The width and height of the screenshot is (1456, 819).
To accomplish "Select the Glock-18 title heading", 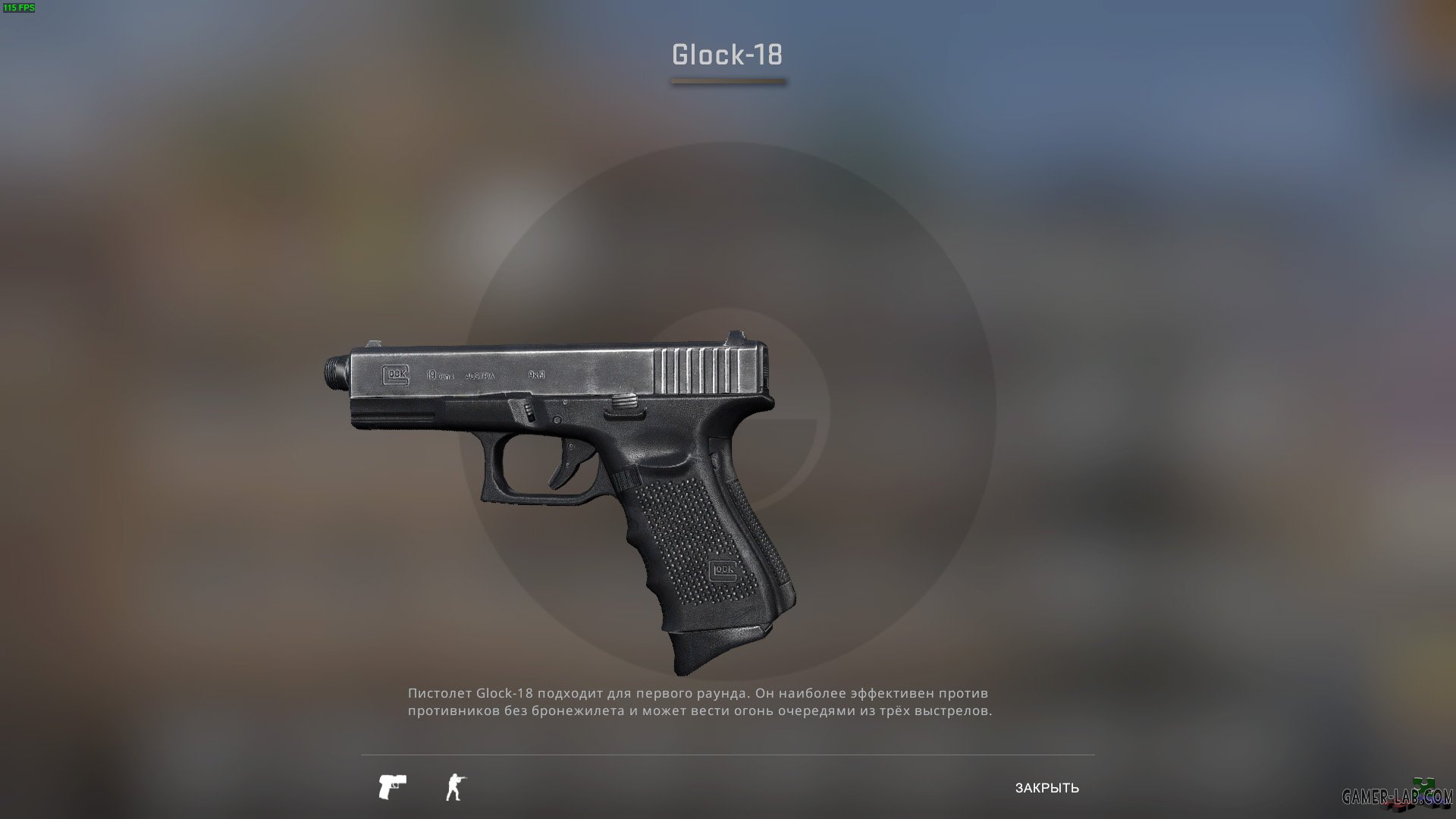I will [727, 53].
